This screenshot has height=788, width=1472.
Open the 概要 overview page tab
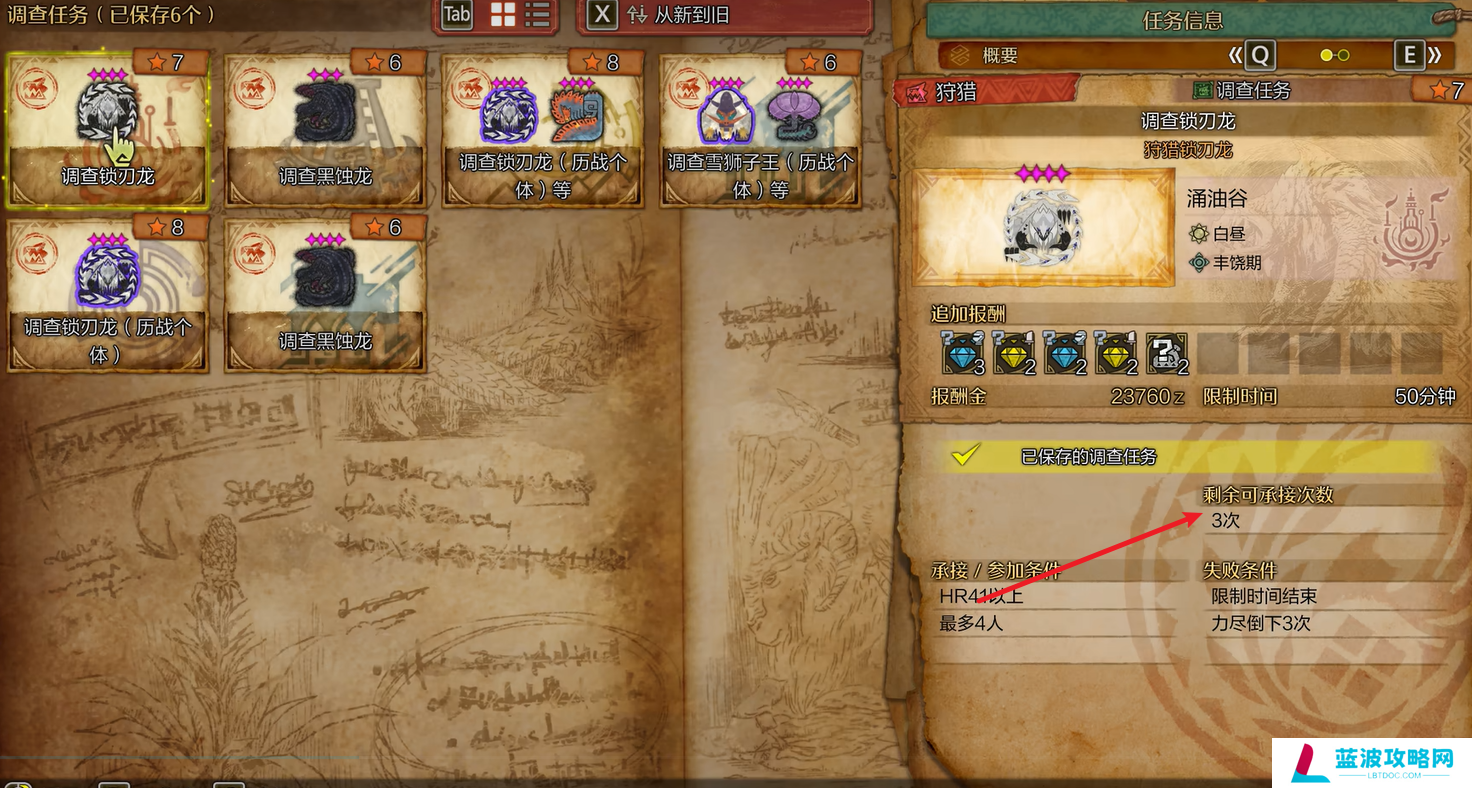click(x=999, y=56)
